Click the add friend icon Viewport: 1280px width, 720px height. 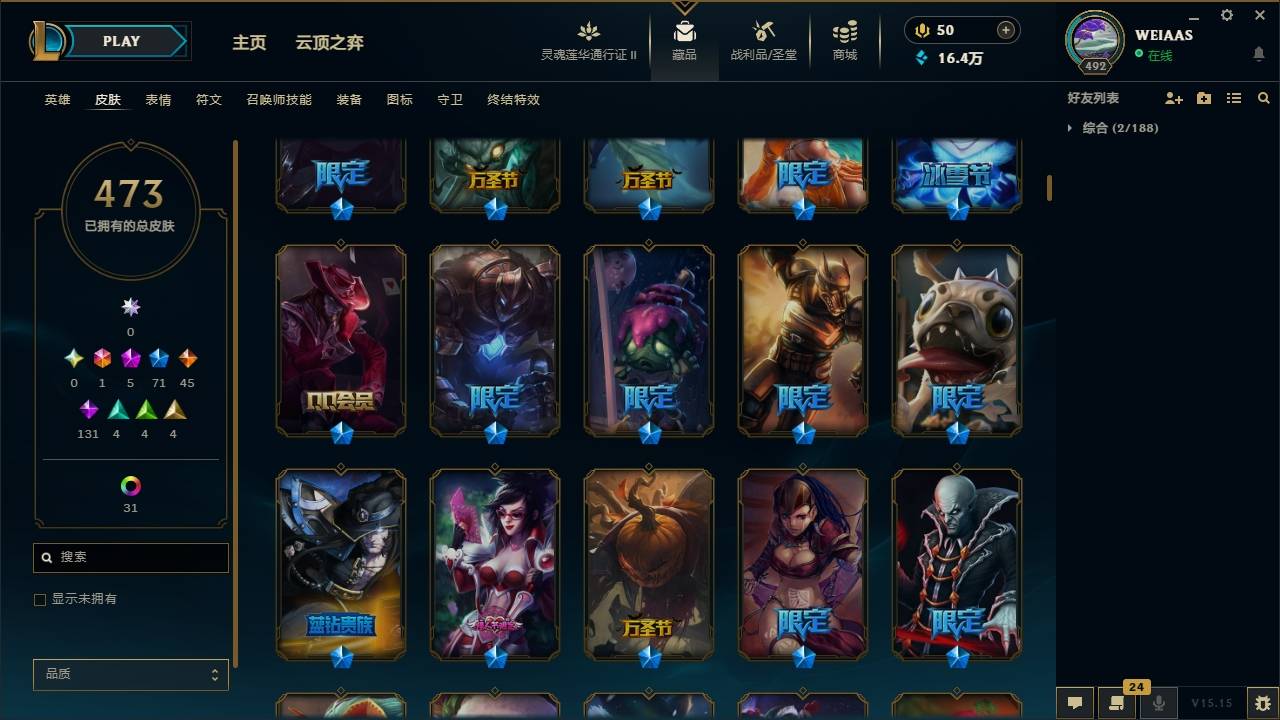tap(1172, 98)
